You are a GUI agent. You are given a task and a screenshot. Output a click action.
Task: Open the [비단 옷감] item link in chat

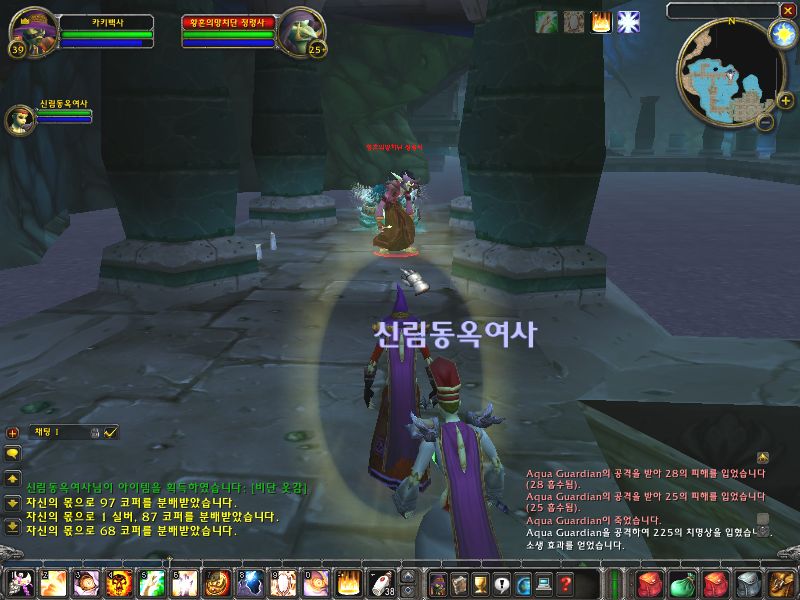279,487
